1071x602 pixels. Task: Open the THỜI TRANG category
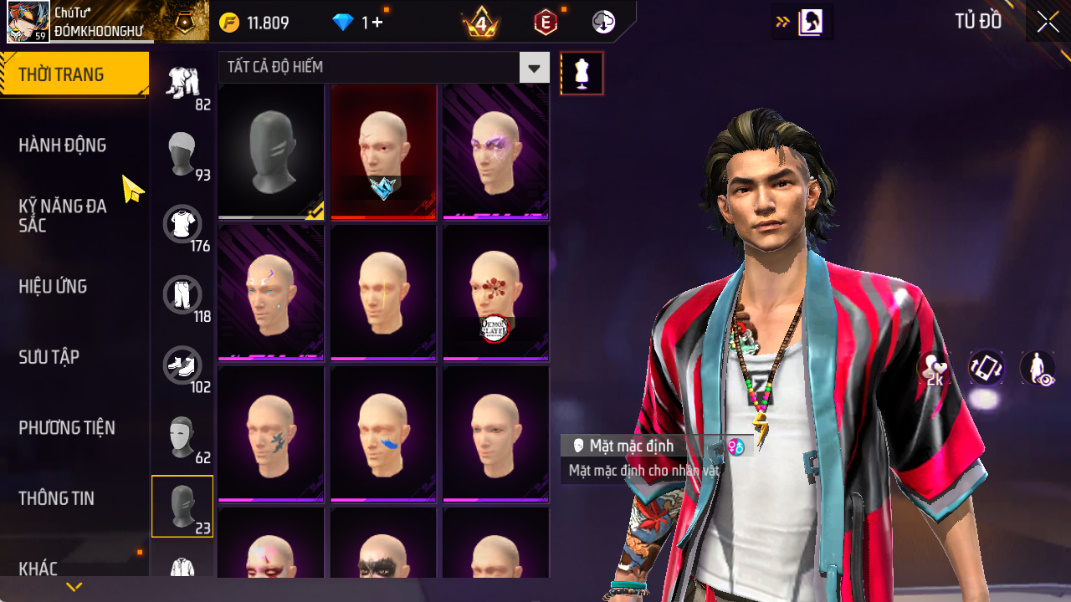[62, 75]
